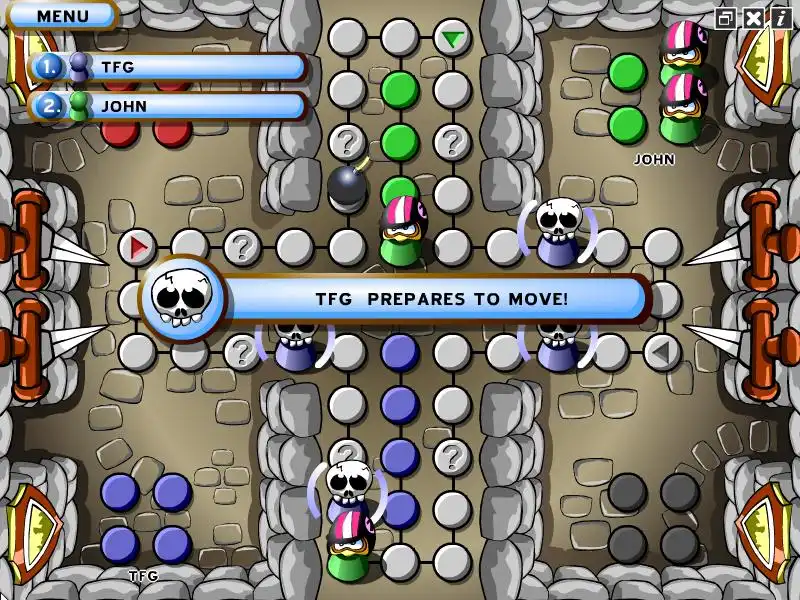Pick the grey left-arrow board tile
800x600 pixels.
click(661, 351)
